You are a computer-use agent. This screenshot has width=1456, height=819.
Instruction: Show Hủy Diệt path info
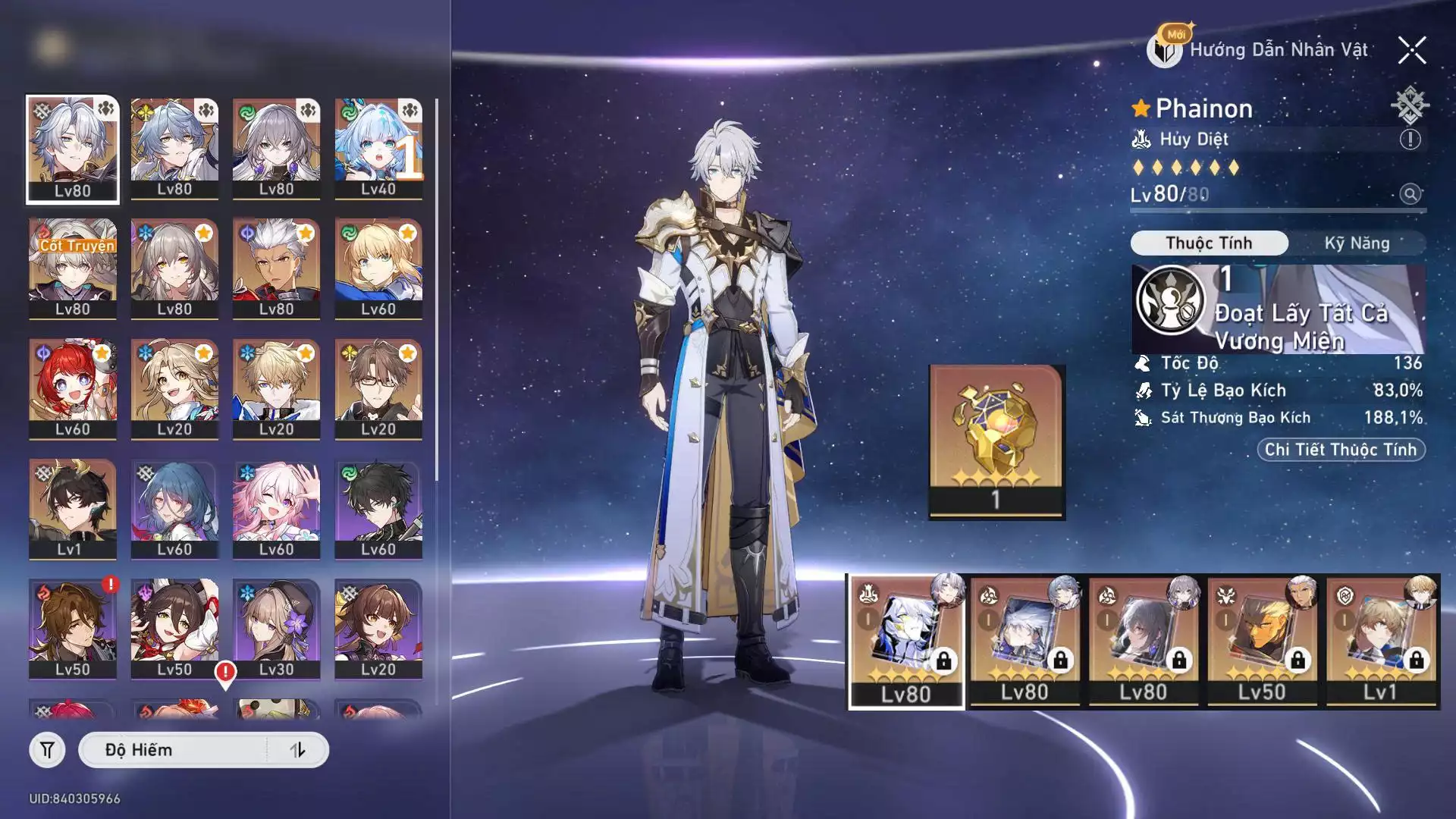[x=1410, y=140]
